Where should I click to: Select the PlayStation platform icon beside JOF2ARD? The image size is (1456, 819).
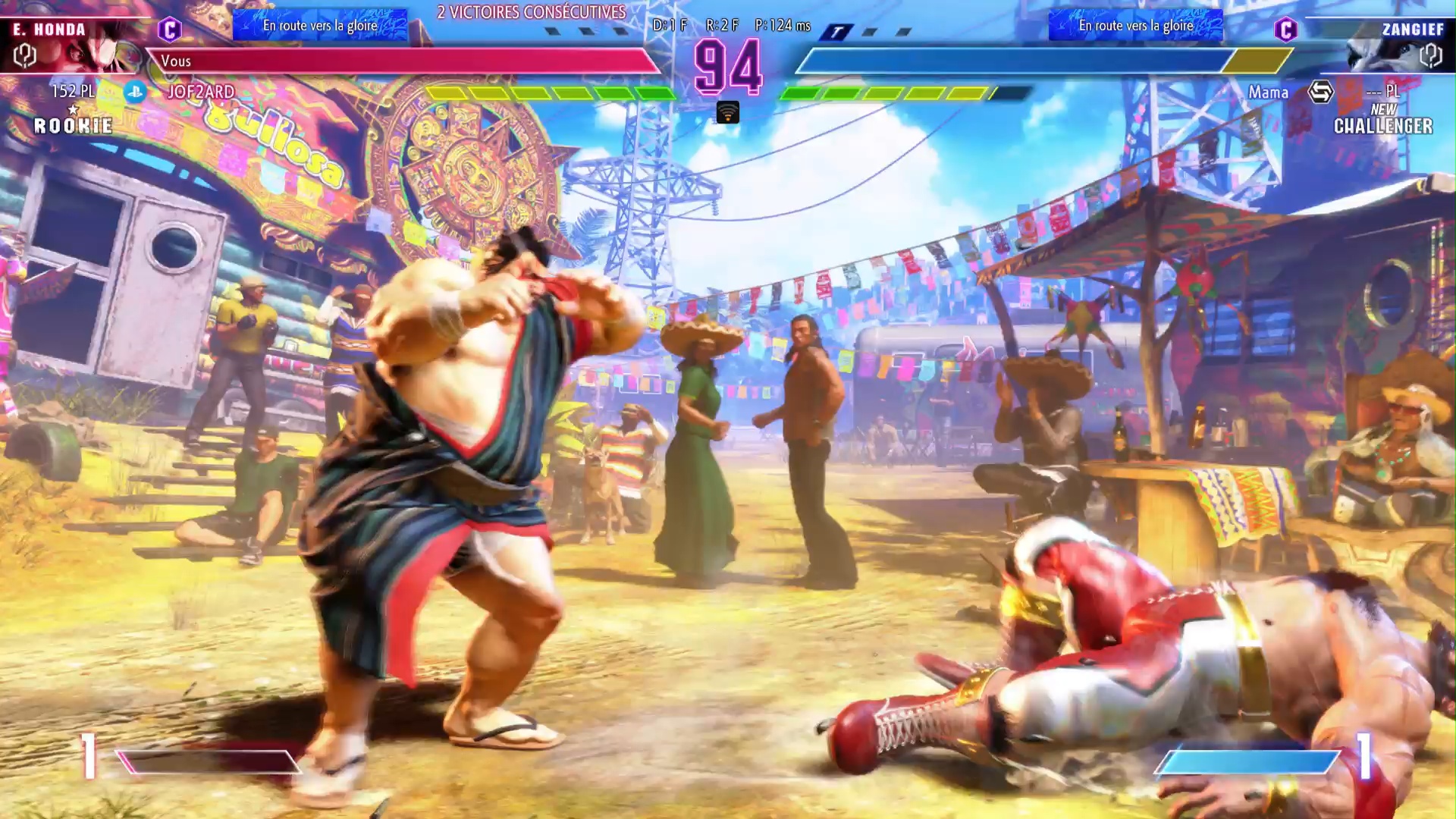pos(135,92)
